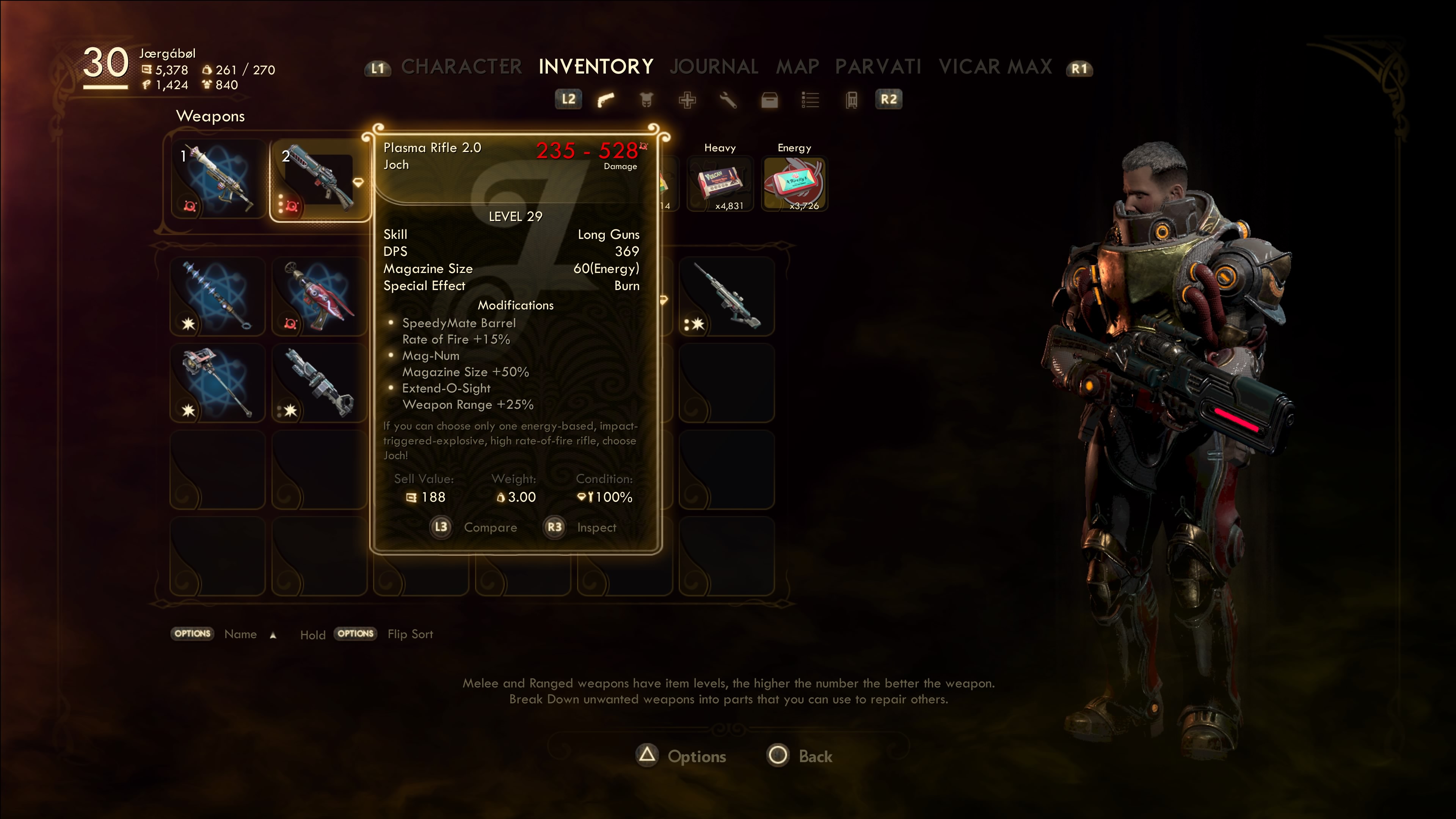Viewport: 1456px width, 819px height.
Task: Open the vending machine junk category
Action: click(851, 100)
